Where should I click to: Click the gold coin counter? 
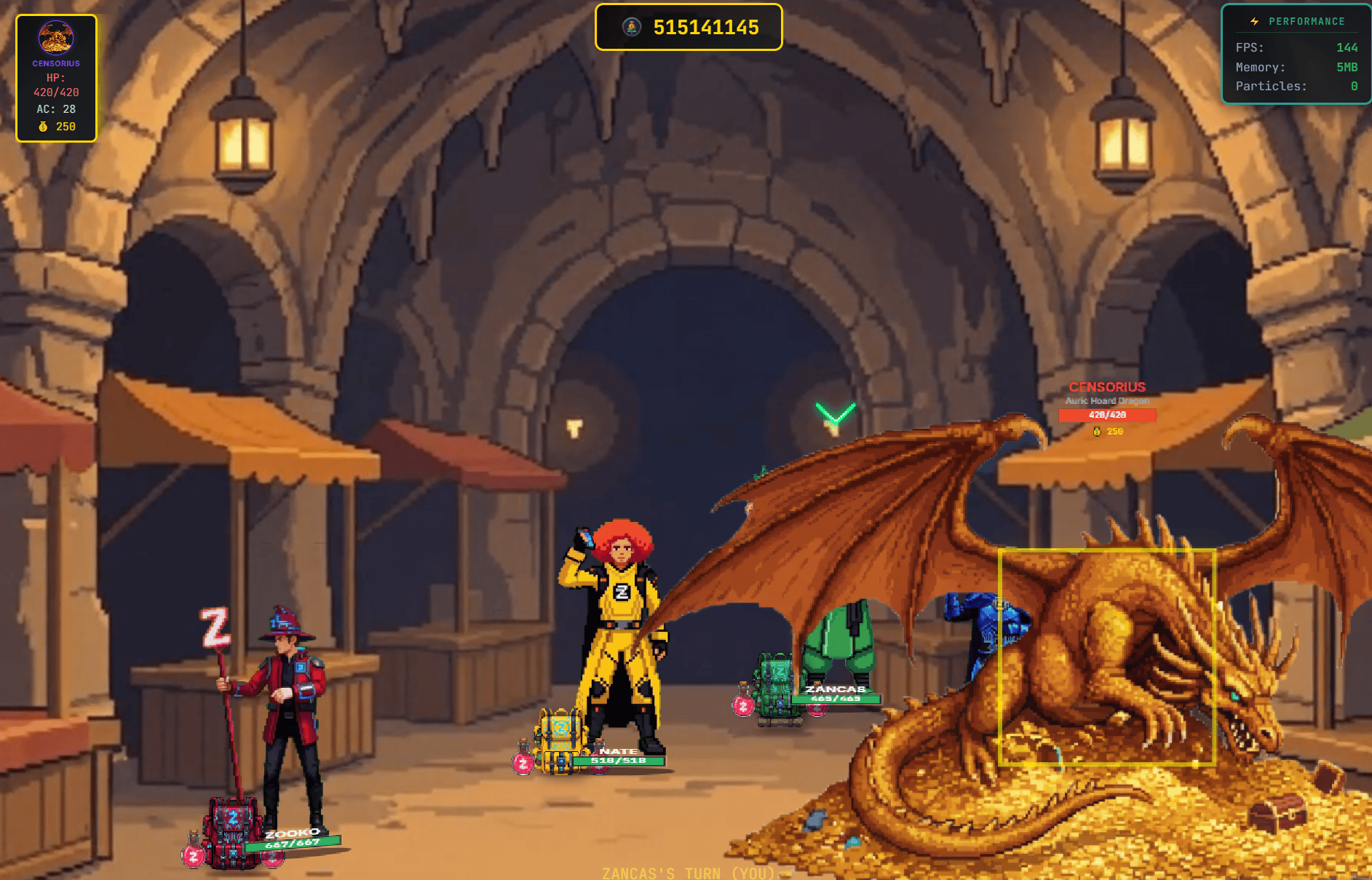(689, 28)
